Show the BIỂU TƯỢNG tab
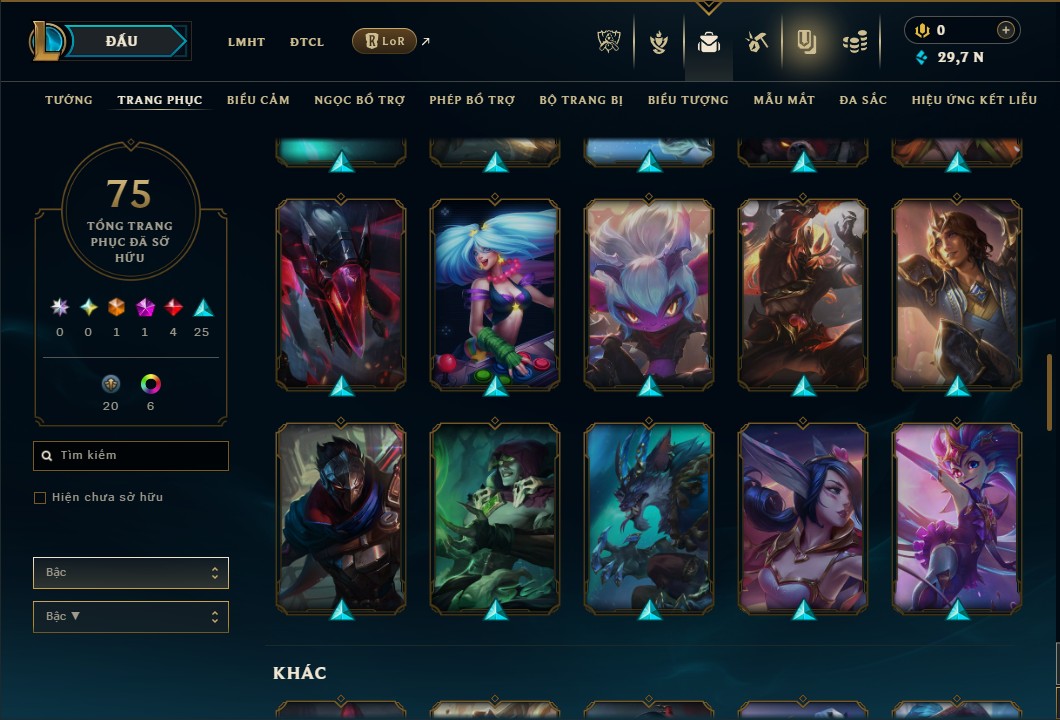This screenshot has height=720, width=1060. click(x=688, y=100)
